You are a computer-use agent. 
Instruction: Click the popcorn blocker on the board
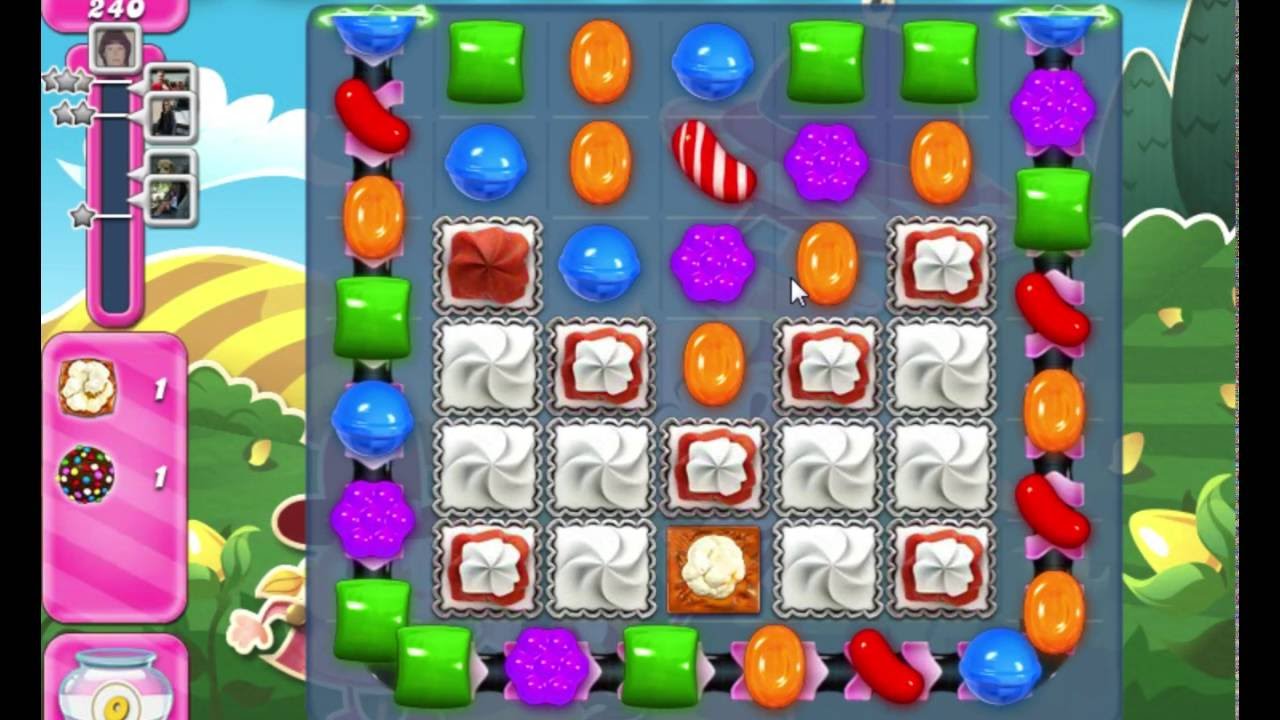[x=714, y=568]
